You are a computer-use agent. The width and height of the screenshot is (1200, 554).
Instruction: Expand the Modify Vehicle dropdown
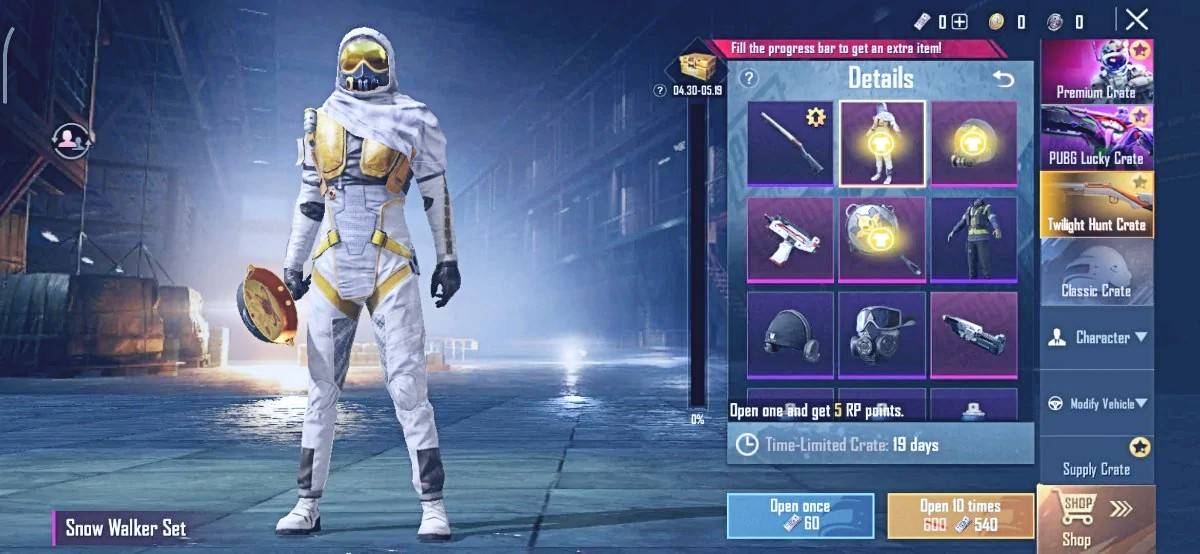[x=1096, y=403]
